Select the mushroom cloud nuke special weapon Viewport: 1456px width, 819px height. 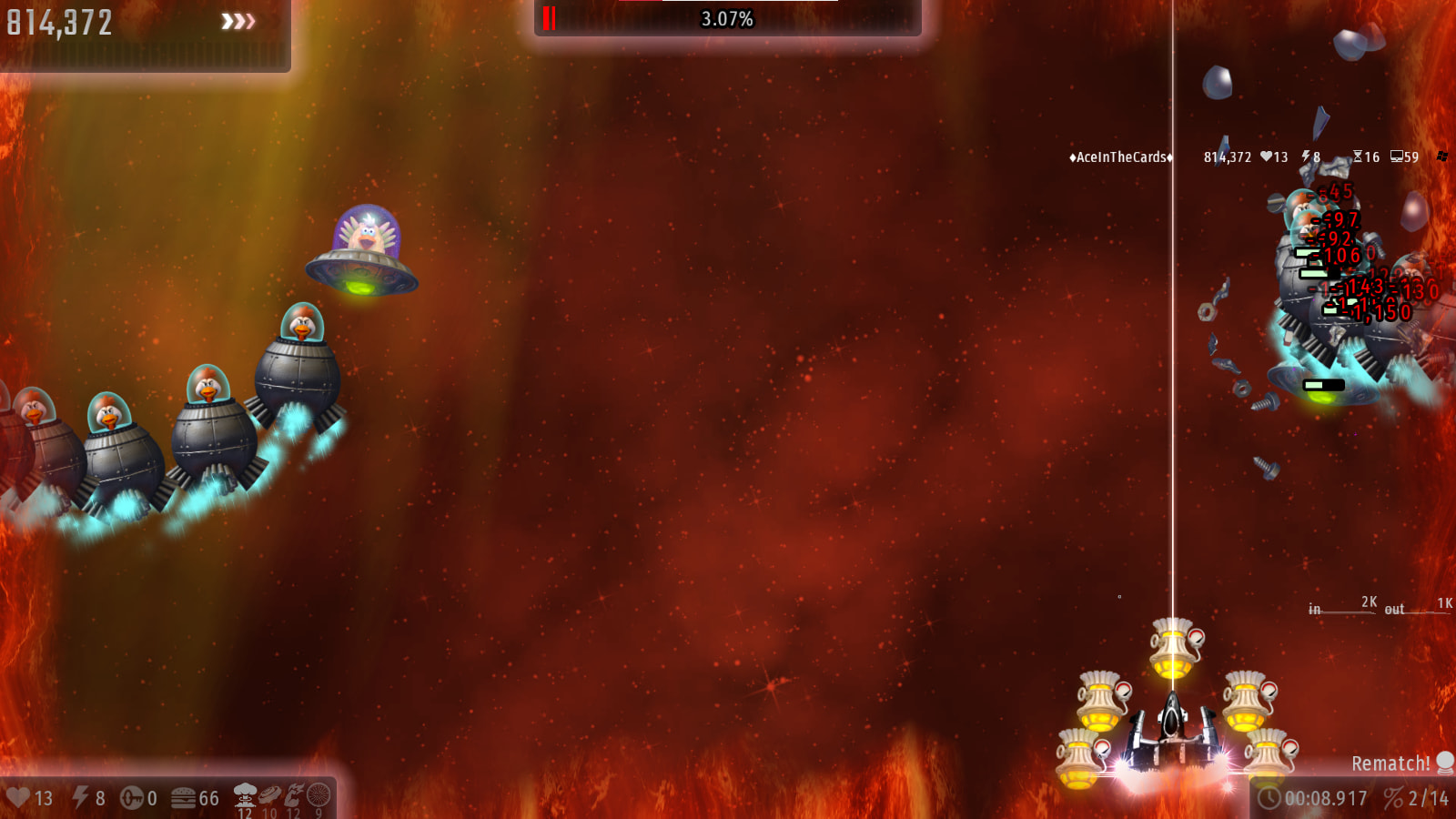245,795
